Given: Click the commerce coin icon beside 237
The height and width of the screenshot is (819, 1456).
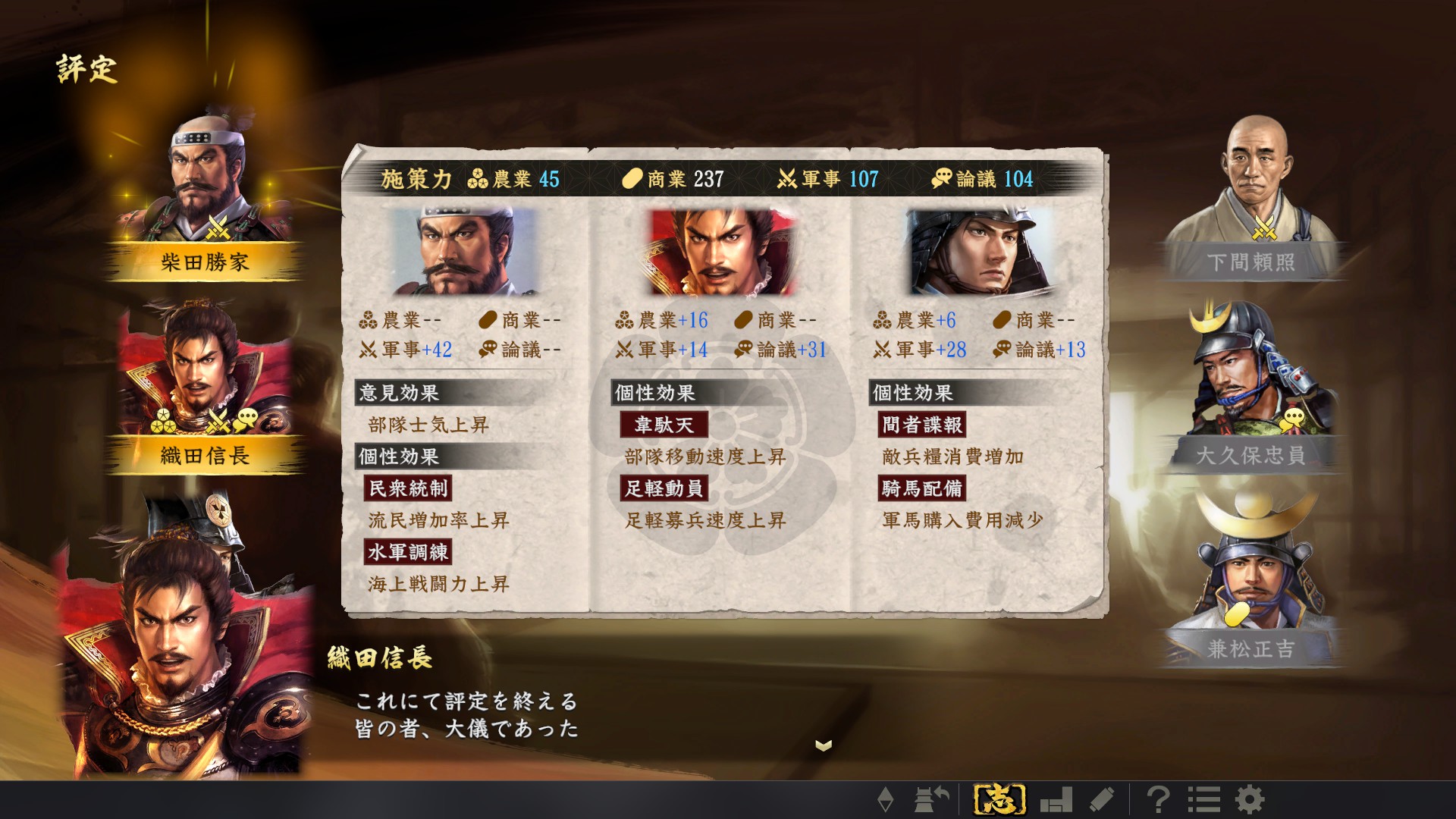Looking at the screenshot, I should point(629,179).
